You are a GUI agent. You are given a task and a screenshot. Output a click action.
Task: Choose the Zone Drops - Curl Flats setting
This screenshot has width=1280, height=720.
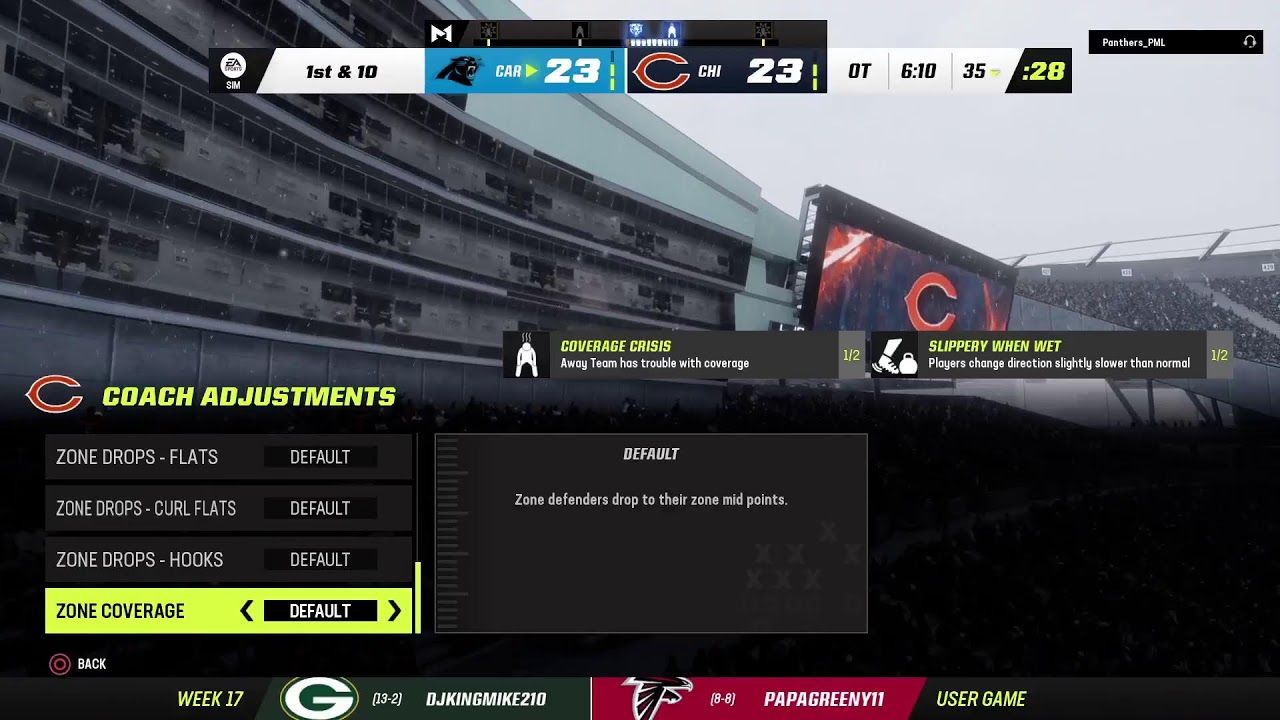pyautogui.click(x=228, y=508)
